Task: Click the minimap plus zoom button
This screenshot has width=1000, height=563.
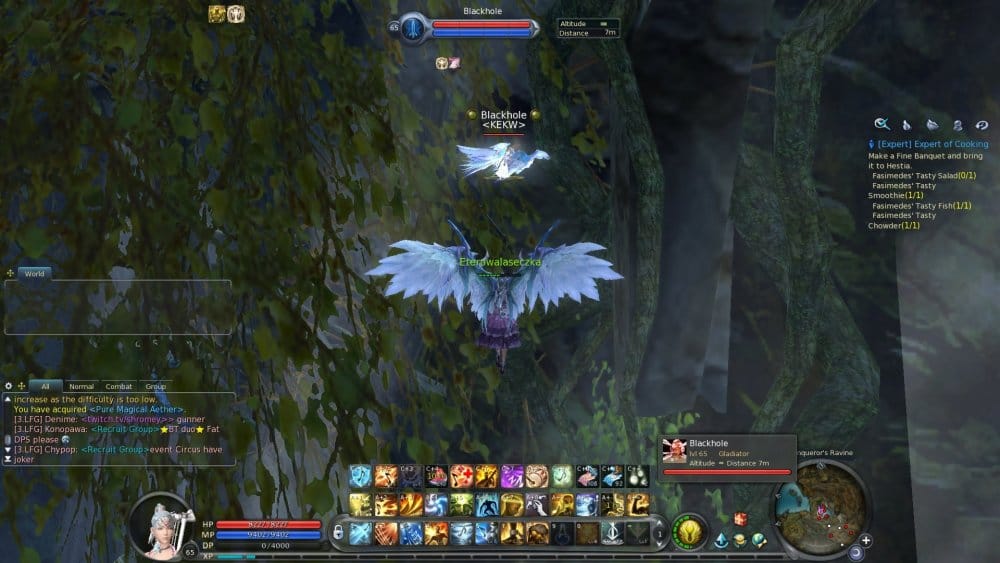Action: click(866, 541)
